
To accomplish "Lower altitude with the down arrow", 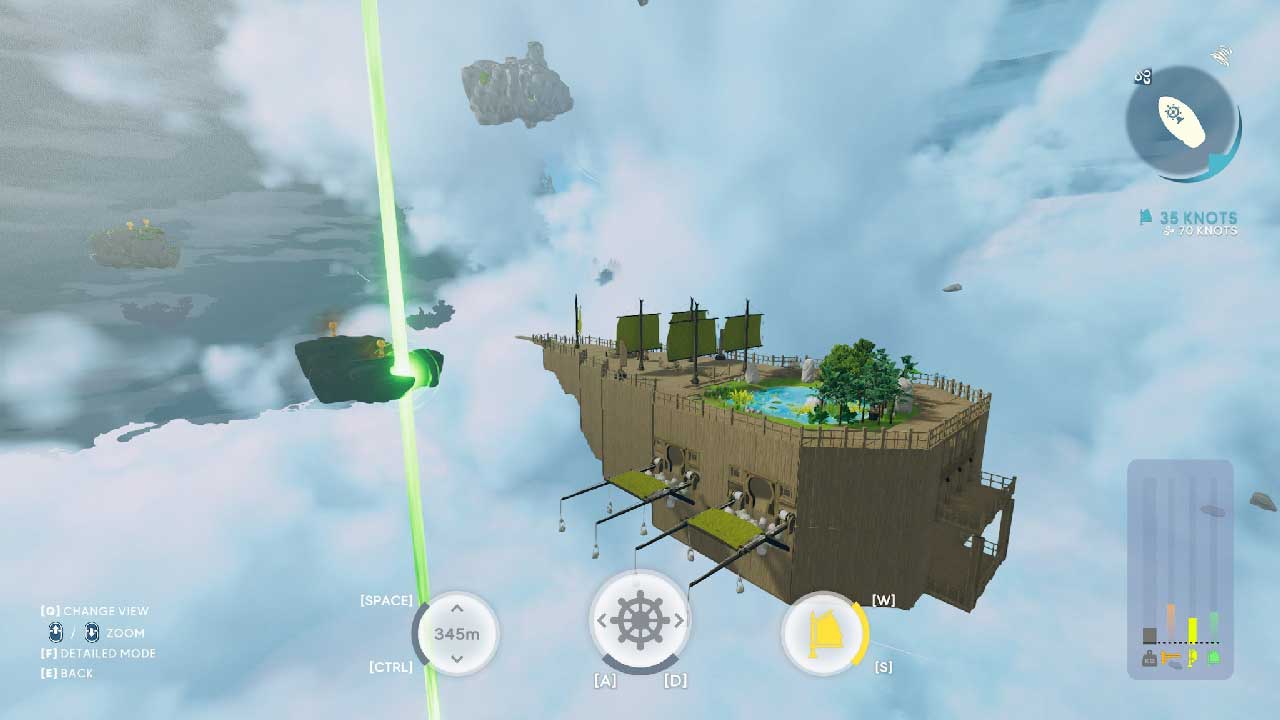I will 457,658.
